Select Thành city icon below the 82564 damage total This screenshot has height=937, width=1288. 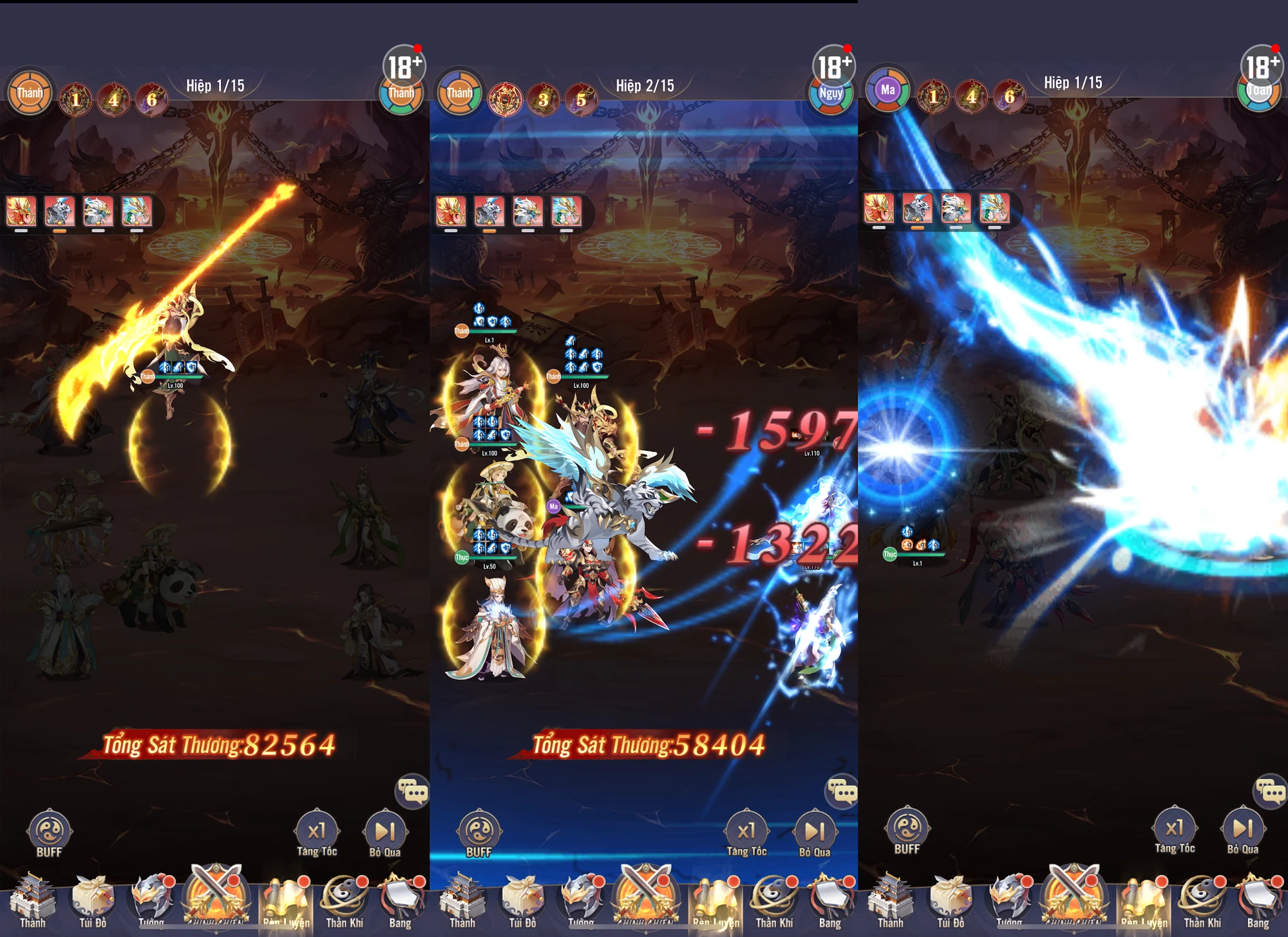[32, 902]
